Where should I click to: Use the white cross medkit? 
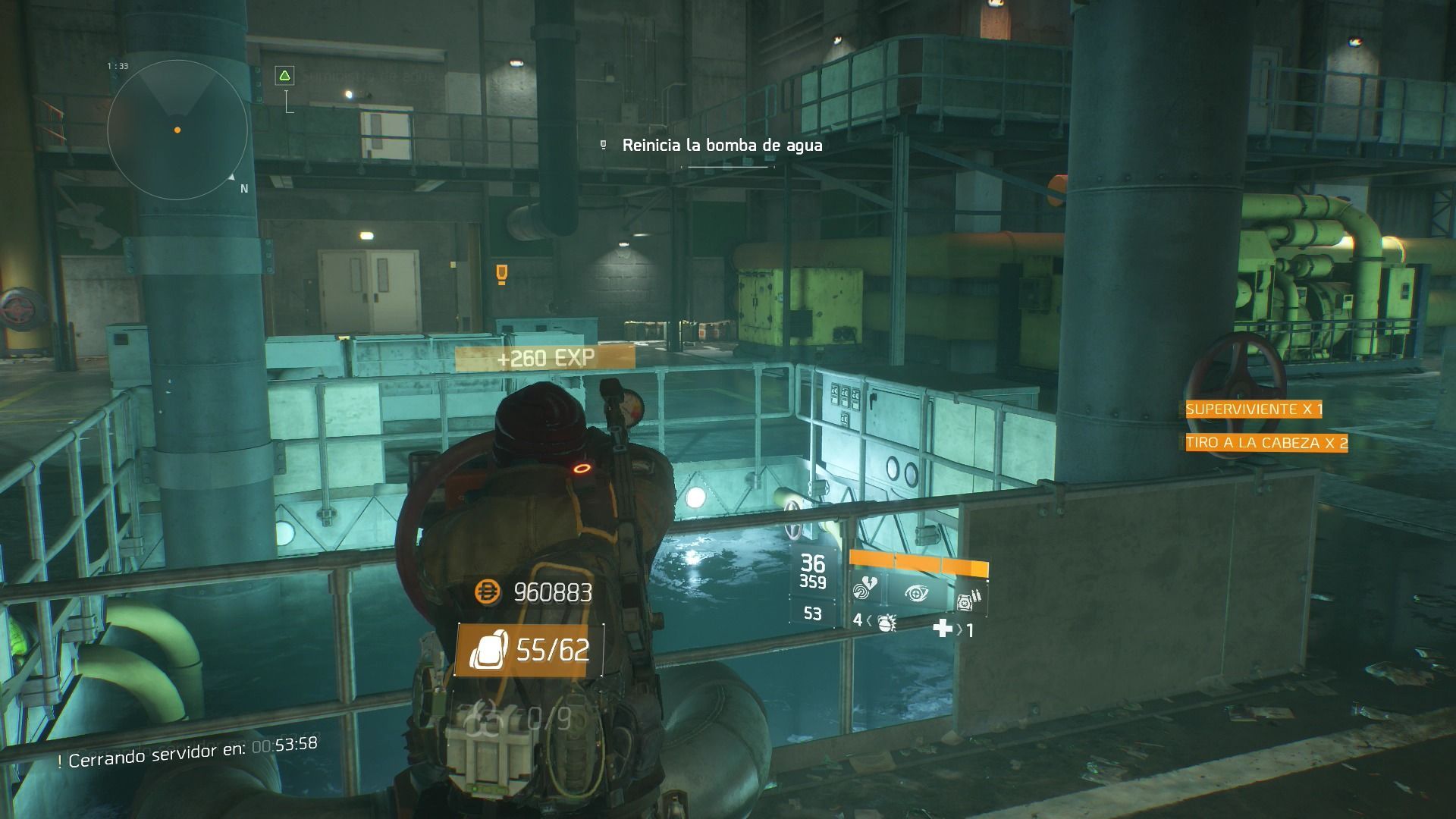pyautogui.click(x=943, y=628)
